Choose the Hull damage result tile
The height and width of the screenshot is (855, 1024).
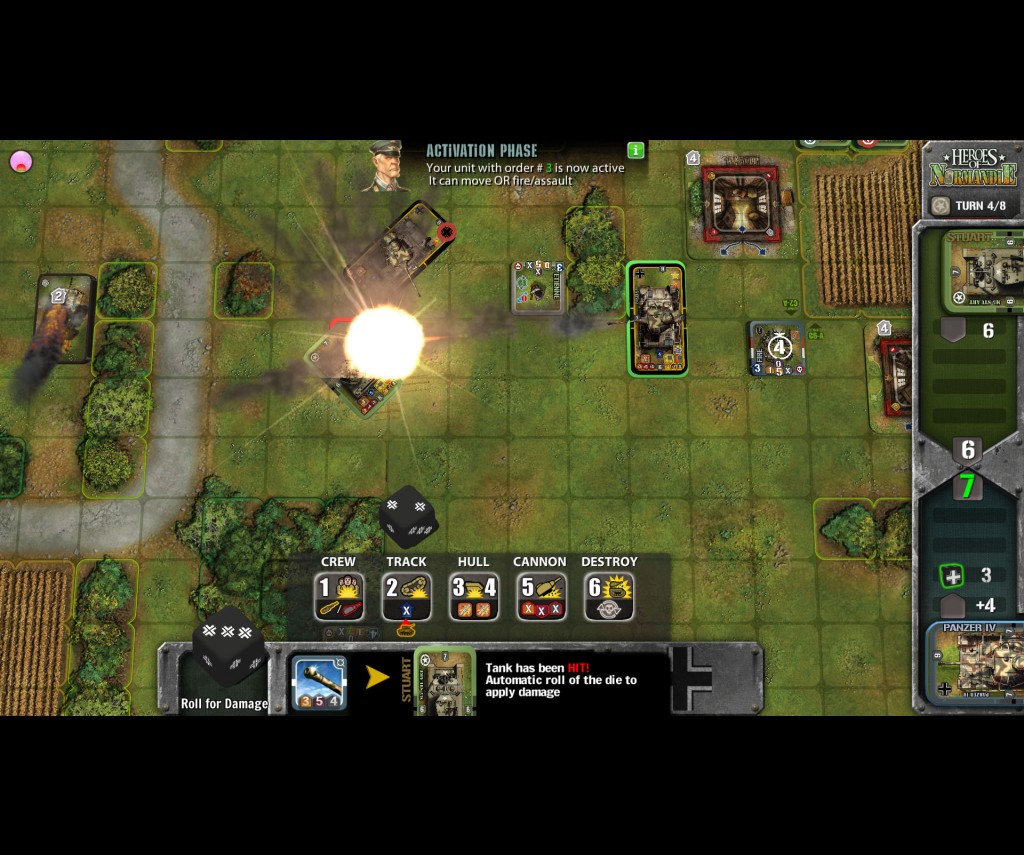(474, 596)
